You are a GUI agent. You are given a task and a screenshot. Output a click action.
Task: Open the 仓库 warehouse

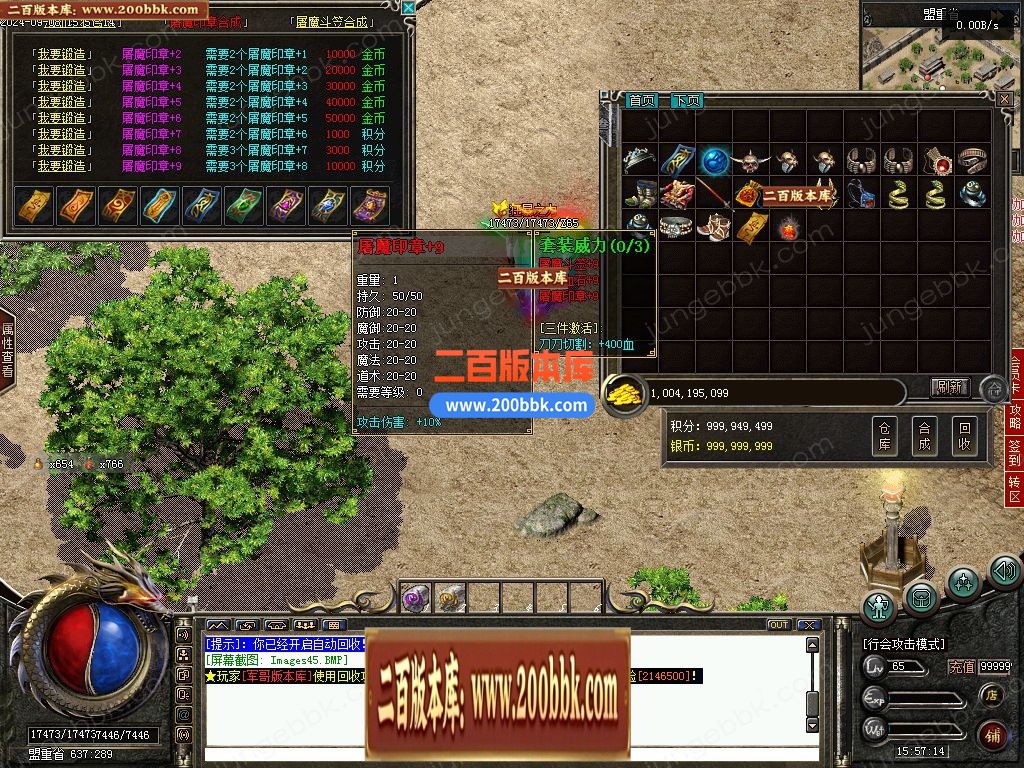[x=885, y=436]
